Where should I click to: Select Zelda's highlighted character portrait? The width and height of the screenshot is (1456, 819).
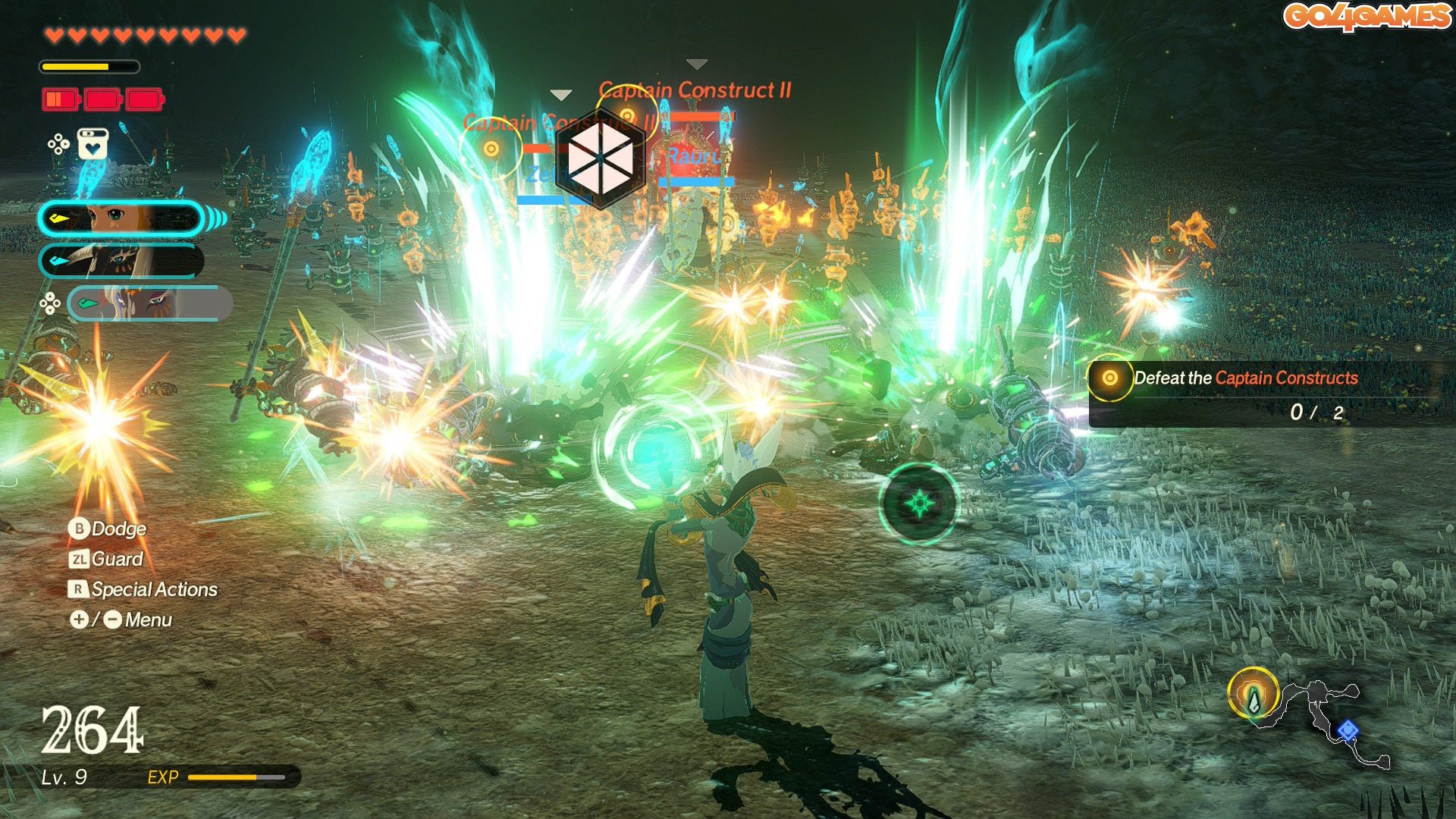click(x=121, y=218)
